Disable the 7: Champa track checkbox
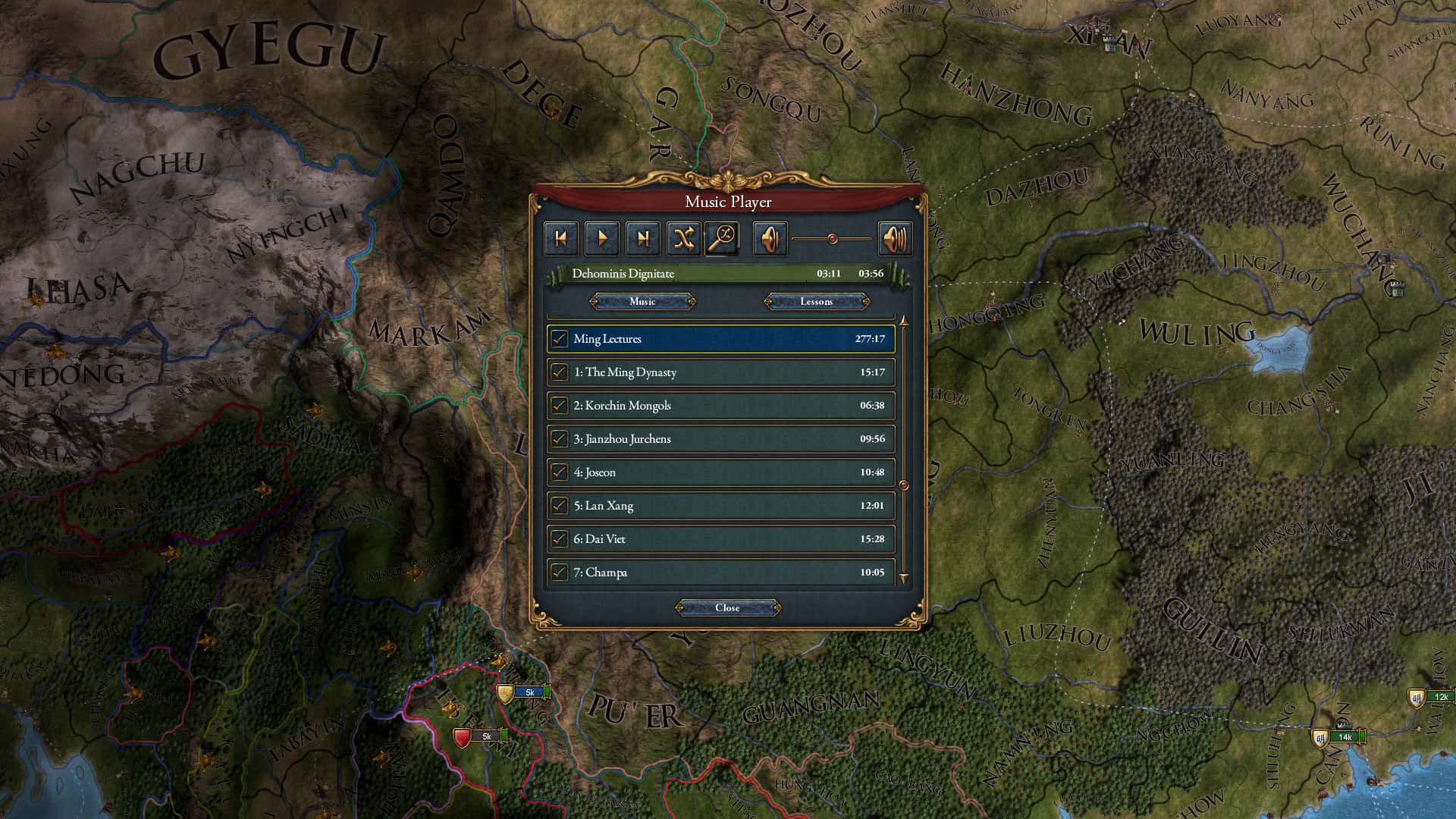1456x819 pixels. 559,572
